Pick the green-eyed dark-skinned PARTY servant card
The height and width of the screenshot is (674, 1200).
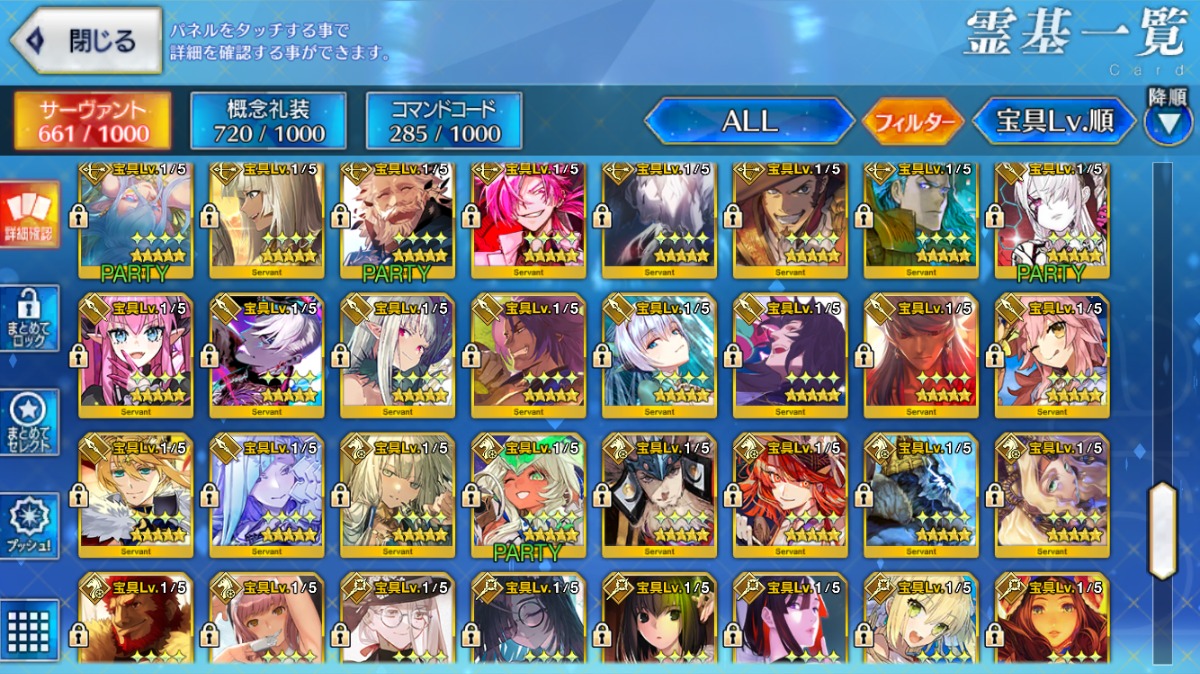[528, 495]
